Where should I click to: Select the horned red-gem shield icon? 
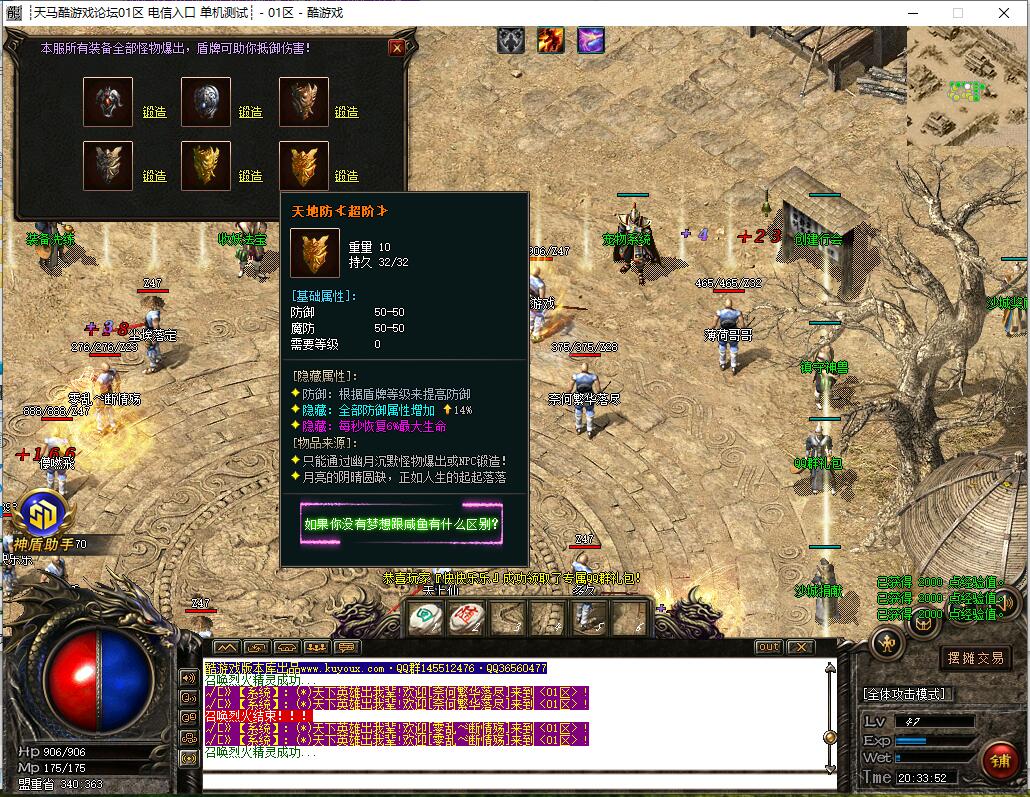coord(108,102)
